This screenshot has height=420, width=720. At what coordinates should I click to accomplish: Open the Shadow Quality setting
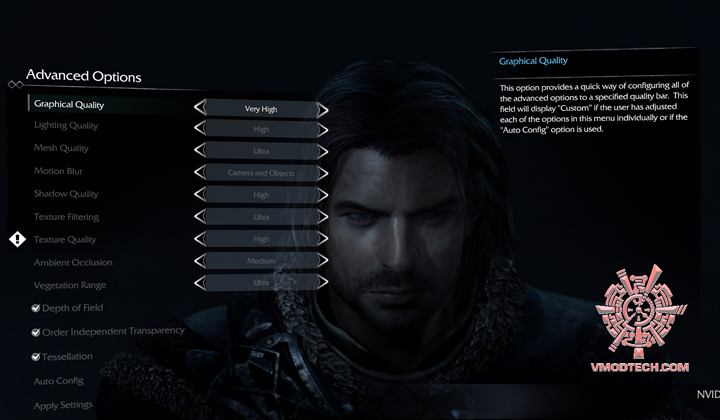(x=66, y=194)
